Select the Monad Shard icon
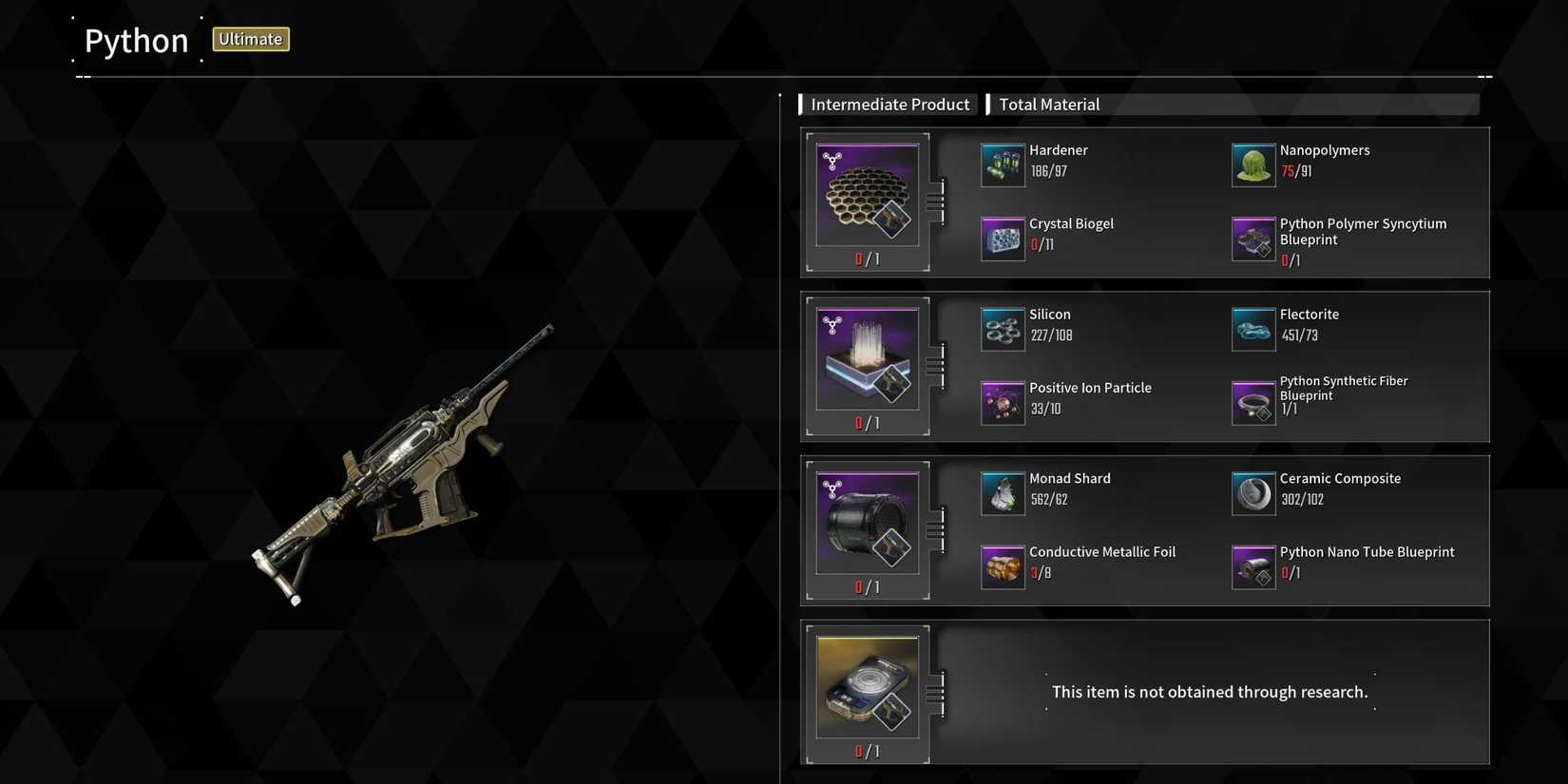 1003,492
